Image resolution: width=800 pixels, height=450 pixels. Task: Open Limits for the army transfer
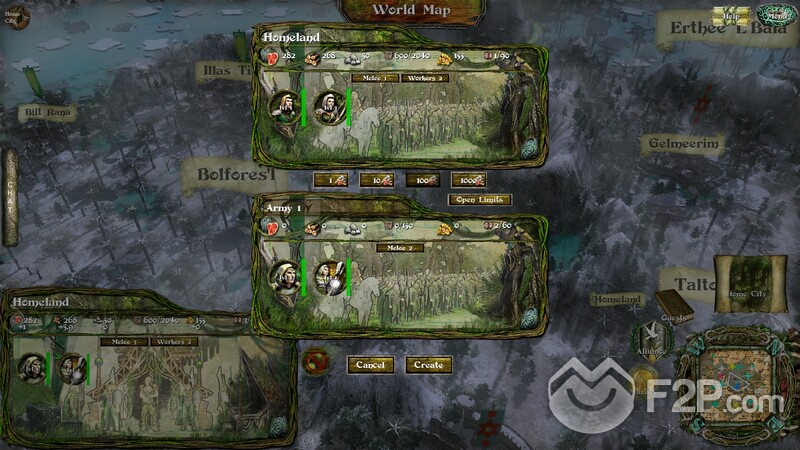(x=480, y=200)
